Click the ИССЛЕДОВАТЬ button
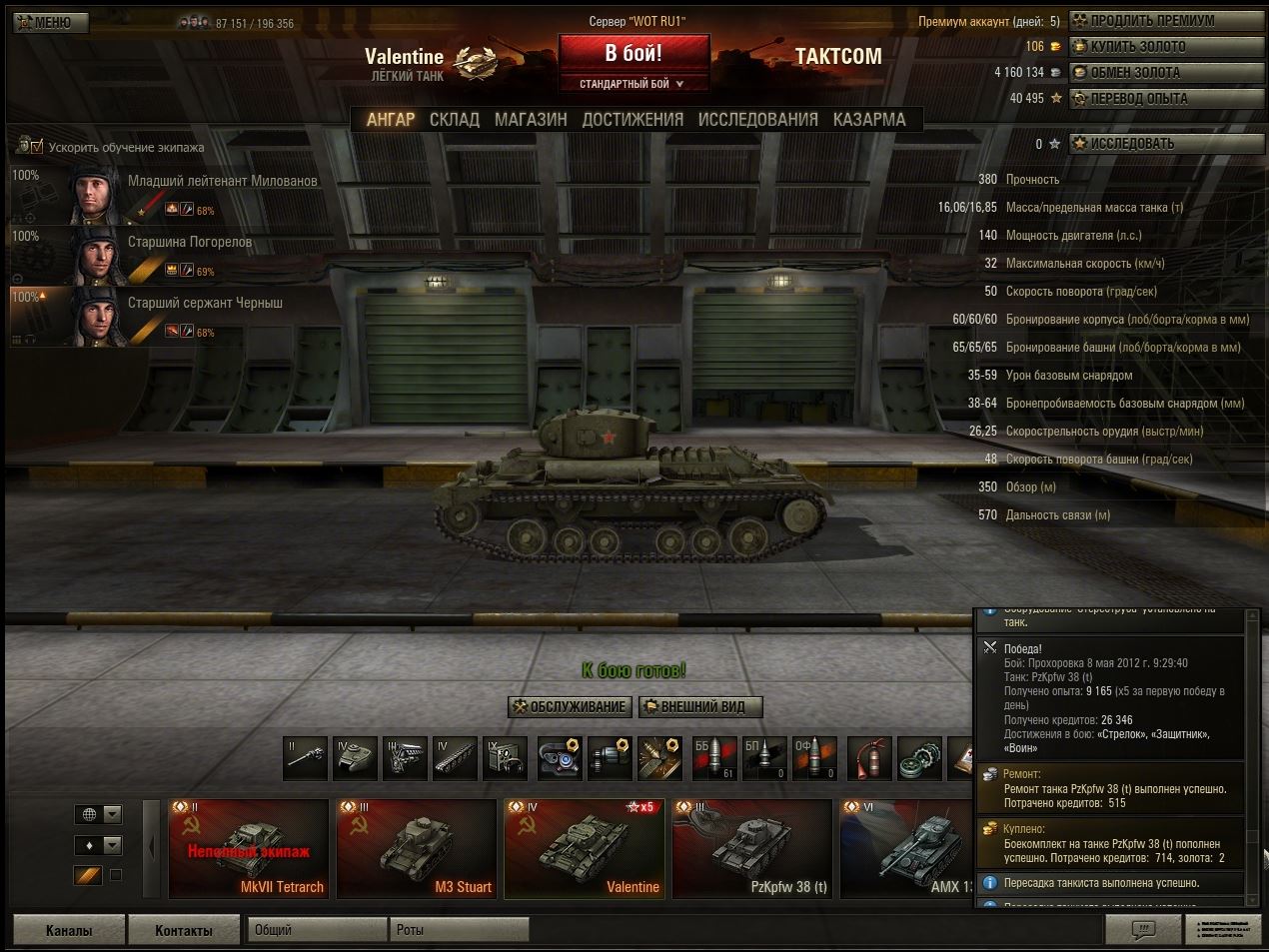 (1166, 144)
